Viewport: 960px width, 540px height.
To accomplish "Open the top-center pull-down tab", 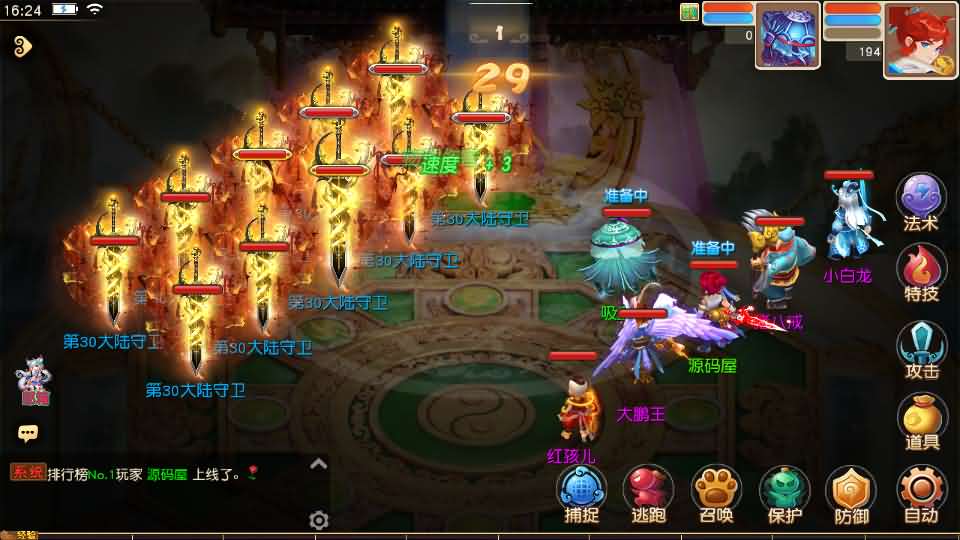I will (499, 33).
